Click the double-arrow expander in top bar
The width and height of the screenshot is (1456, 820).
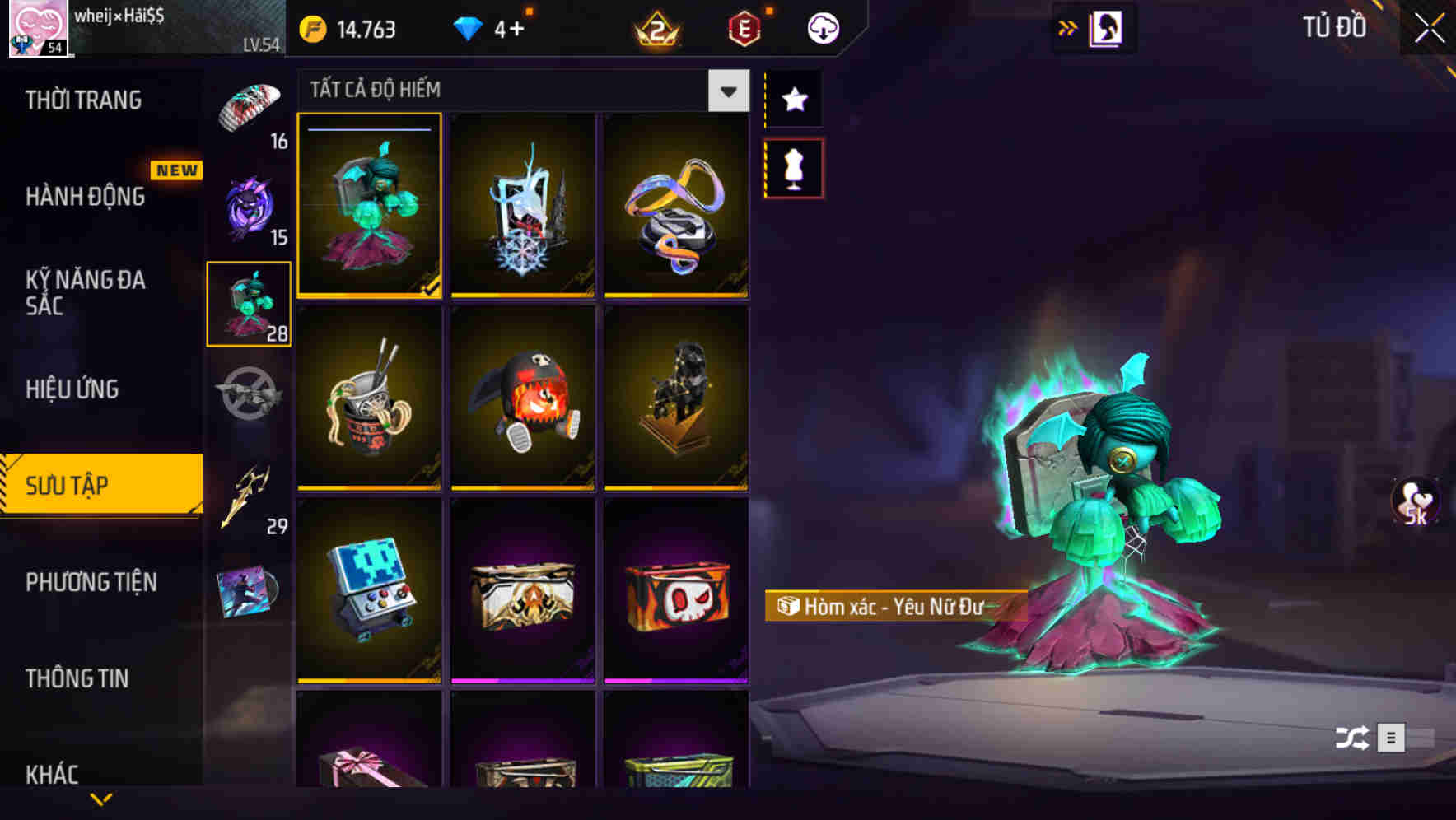pos(1068,27)
